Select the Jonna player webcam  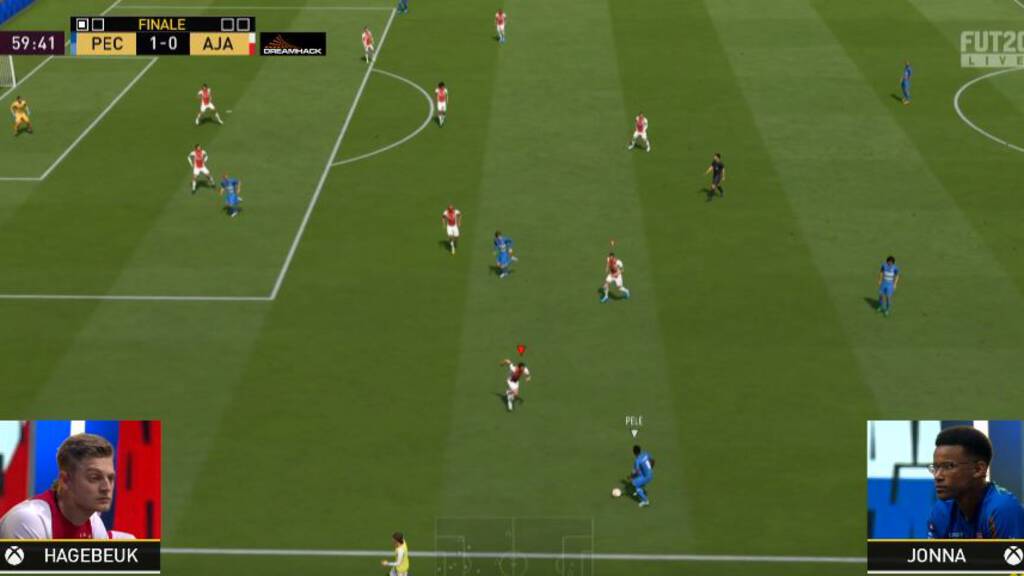[x=945, y=480]
